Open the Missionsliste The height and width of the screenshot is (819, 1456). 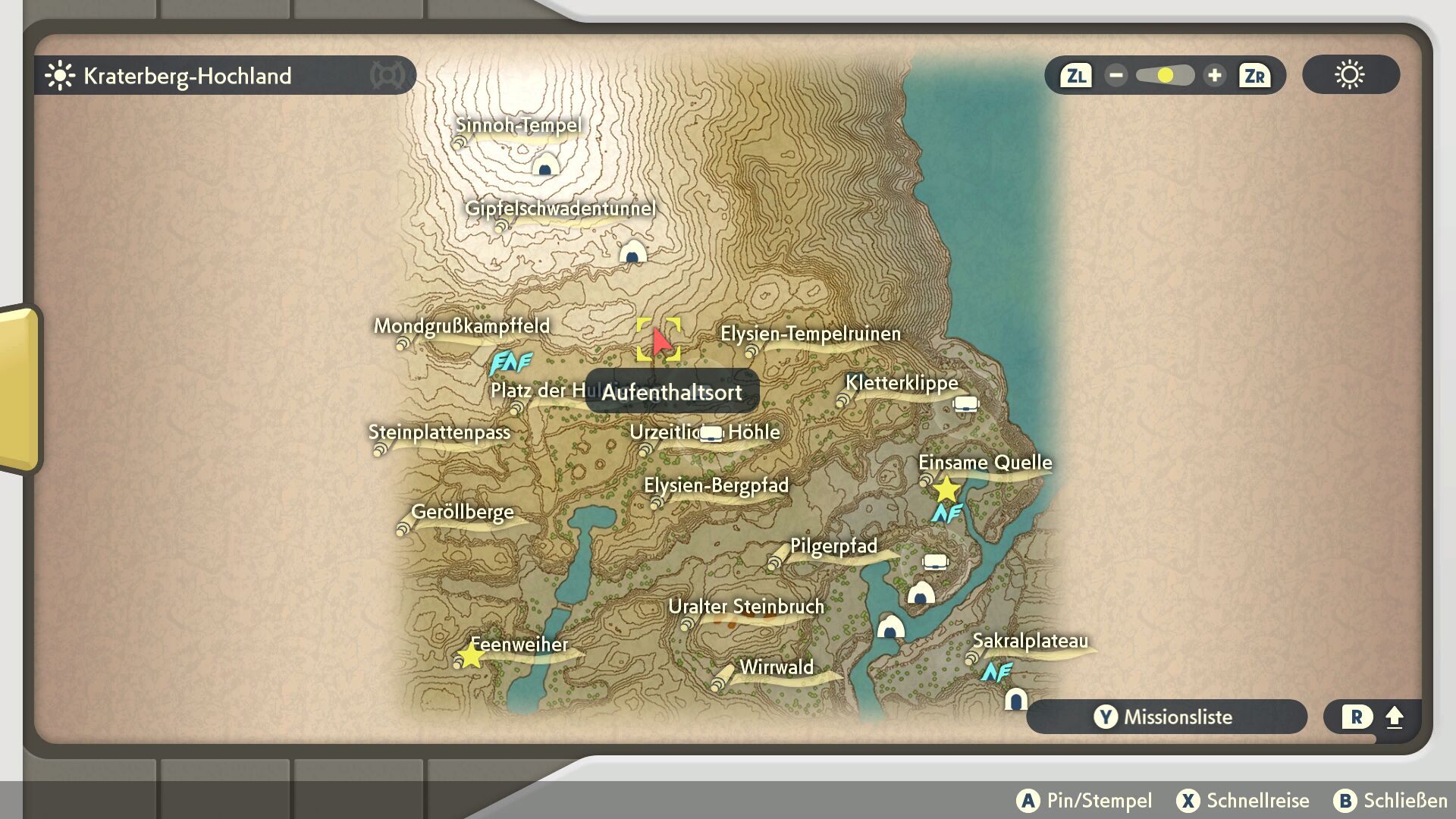tap(1166, 717)
